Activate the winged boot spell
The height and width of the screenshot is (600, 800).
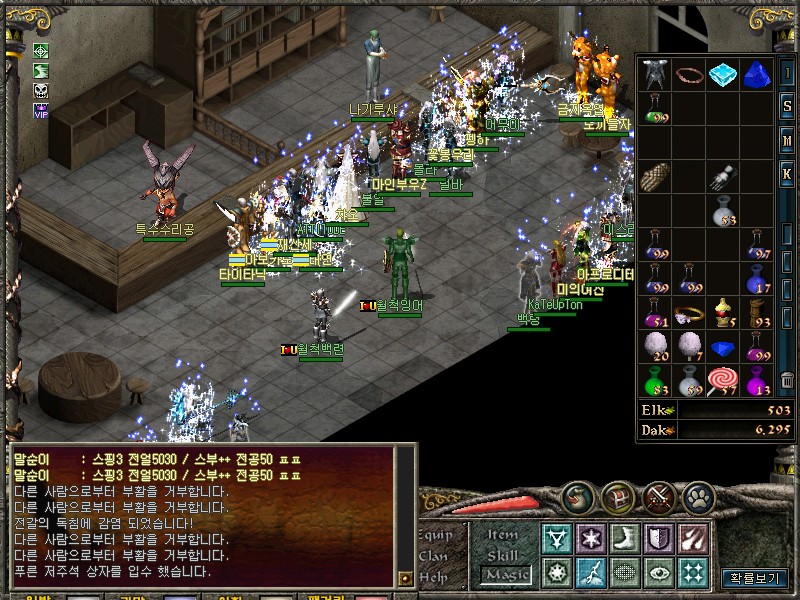coord(623,539)
